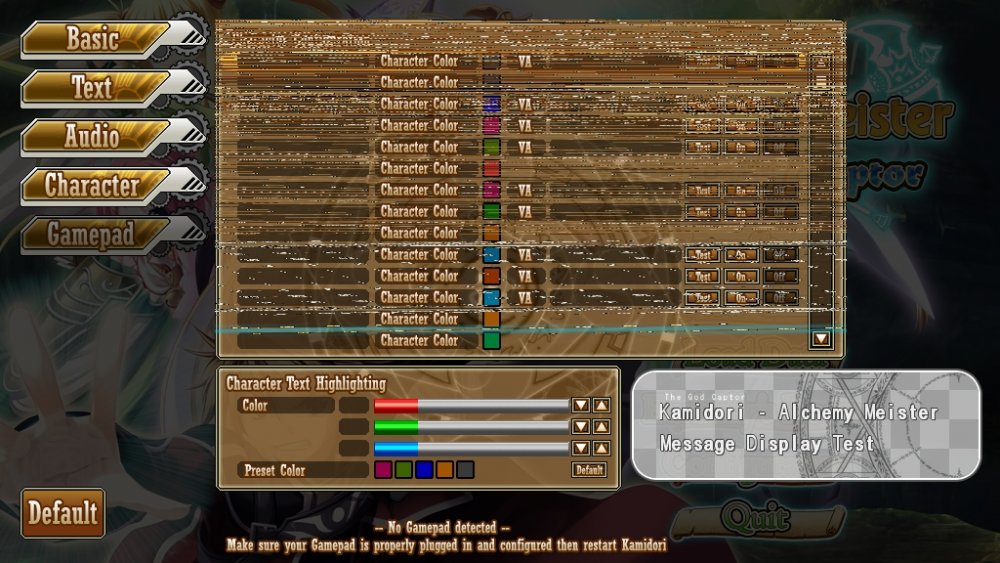This screenshot has height=563, width=1000.
Task: Go to the Audio settings tab
Action: (93, 137)
